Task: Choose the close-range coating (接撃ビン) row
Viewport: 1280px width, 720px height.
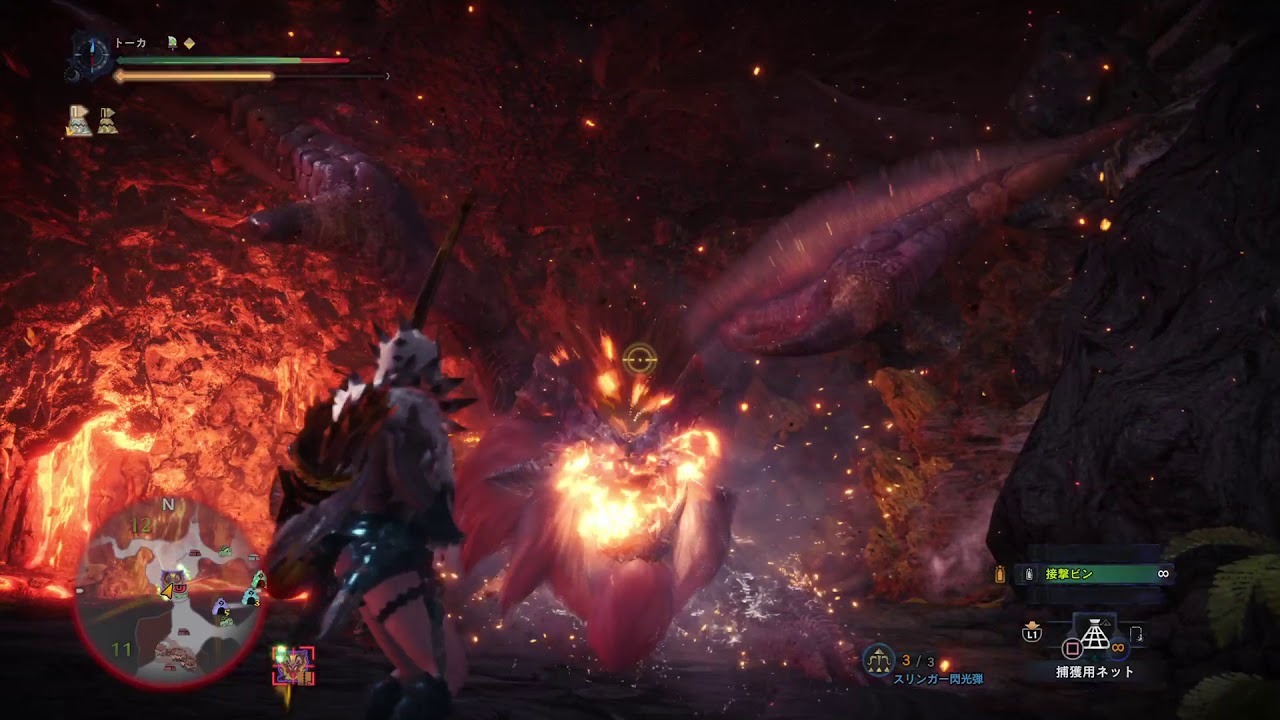Action: coord(1093,574)
